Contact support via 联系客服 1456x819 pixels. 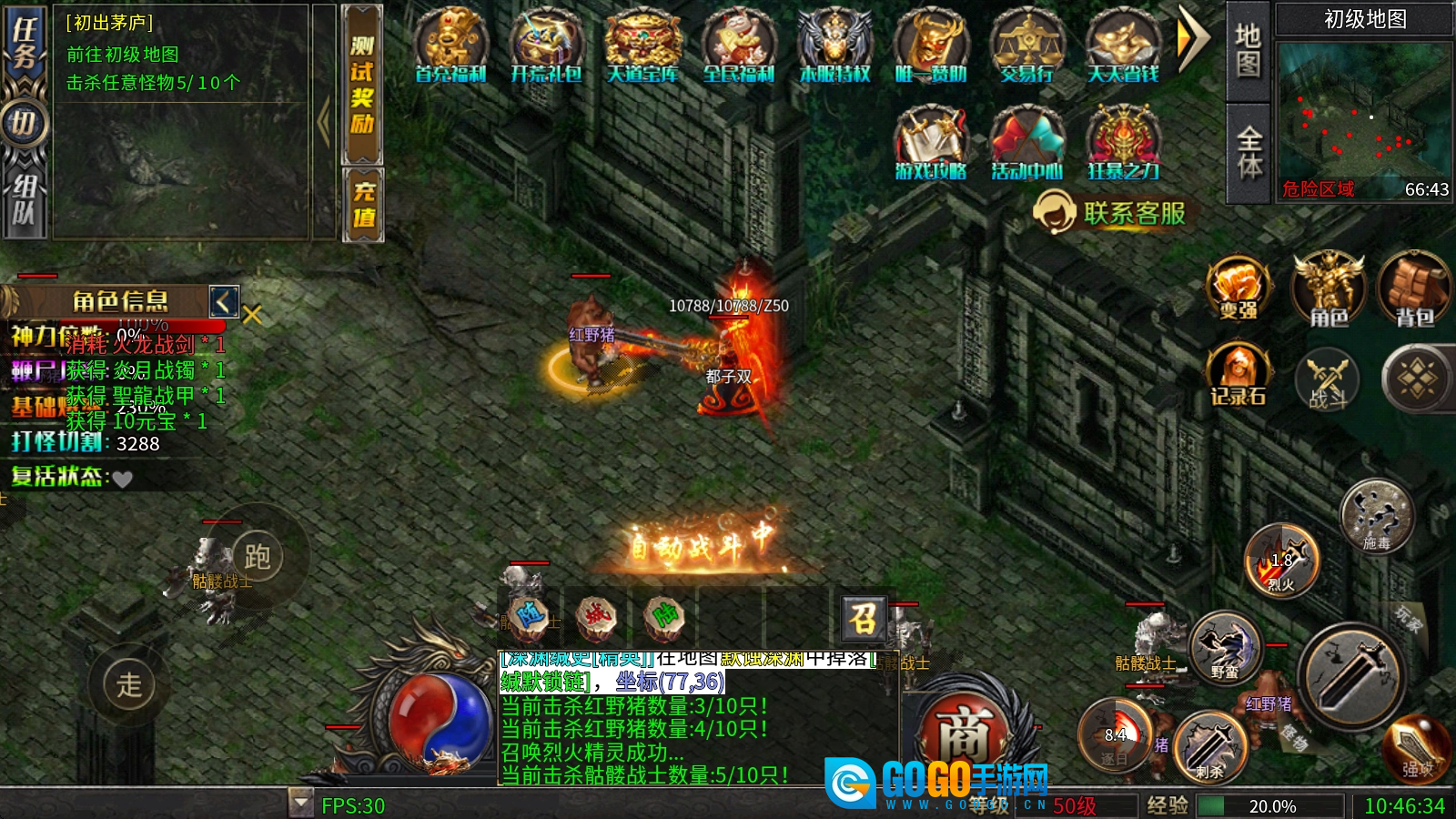[1110, 213]
